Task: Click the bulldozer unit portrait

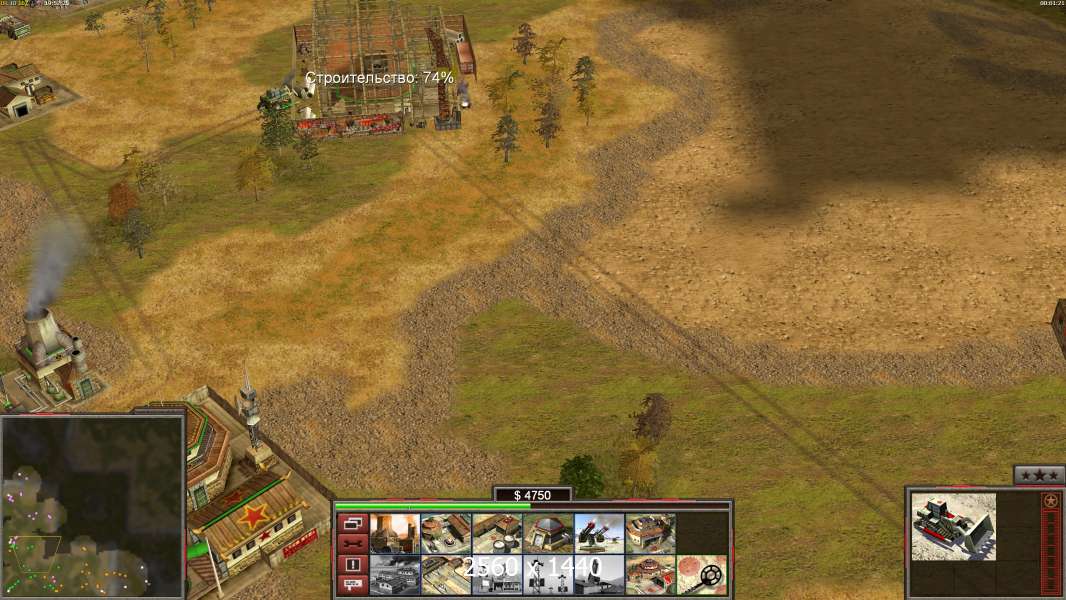Action: pyautogui.click(x=953, y=526)
